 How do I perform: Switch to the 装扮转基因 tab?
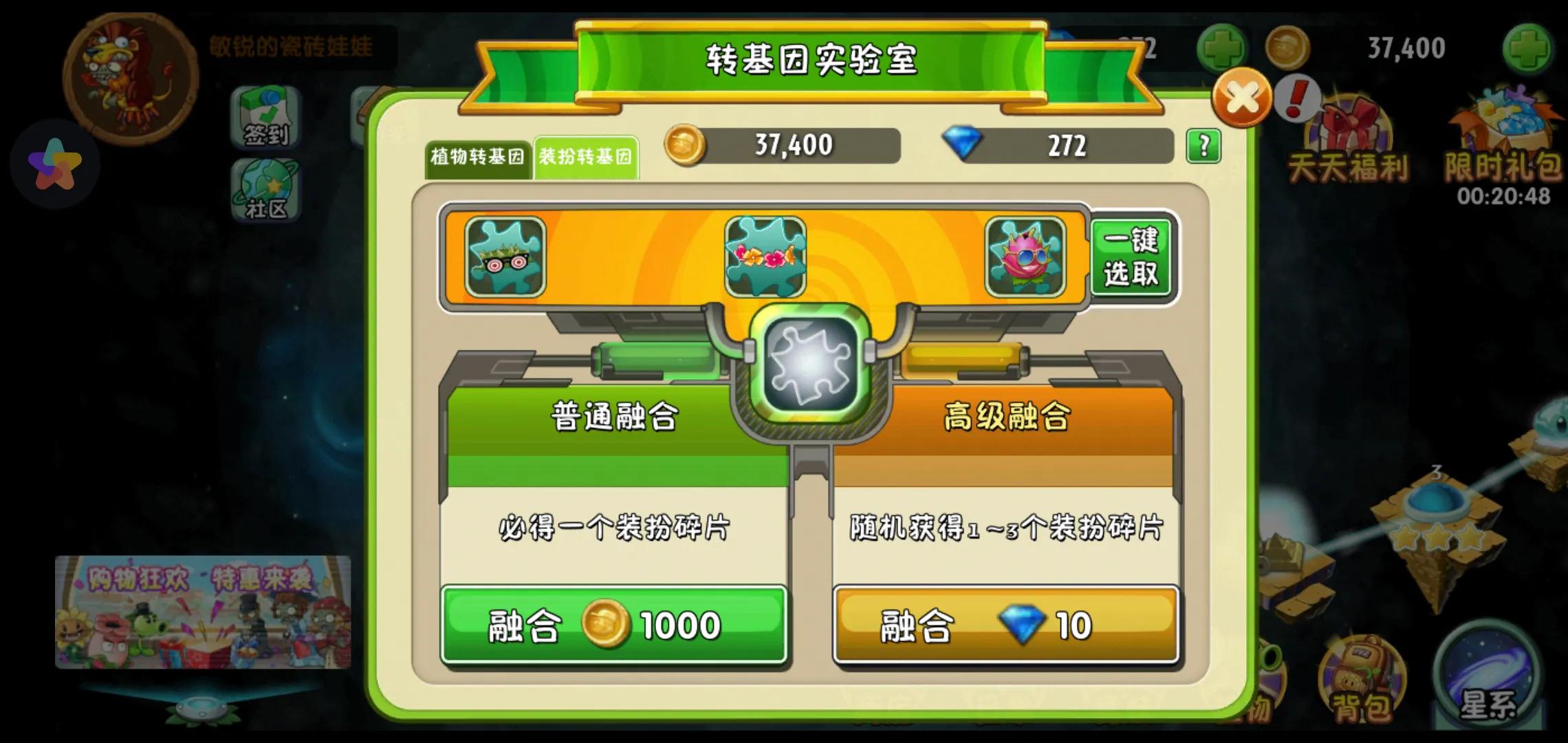(588, 157)
